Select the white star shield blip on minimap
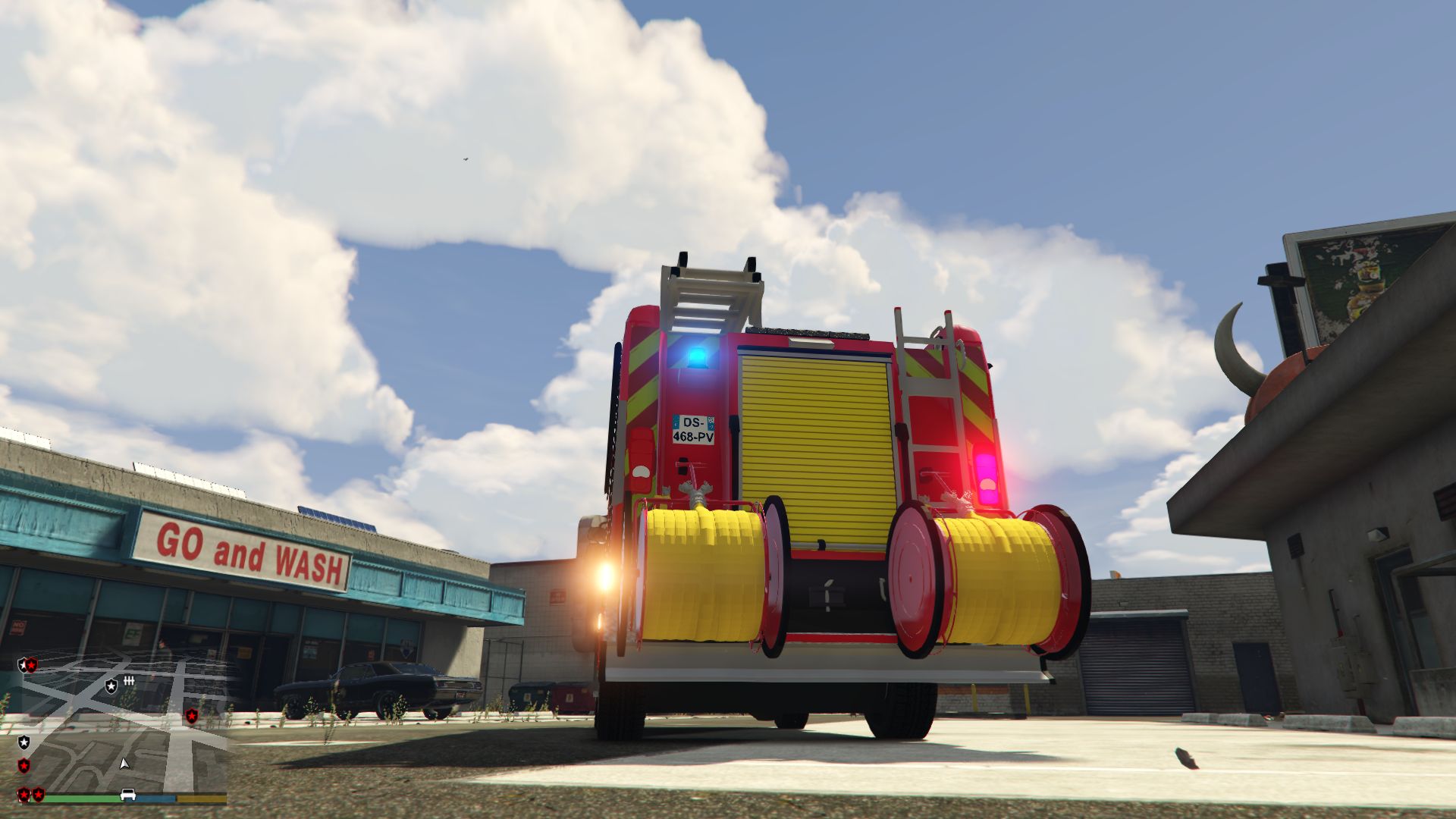Image resolution: width=1456 pixels, height=819 pixels. 111,686
